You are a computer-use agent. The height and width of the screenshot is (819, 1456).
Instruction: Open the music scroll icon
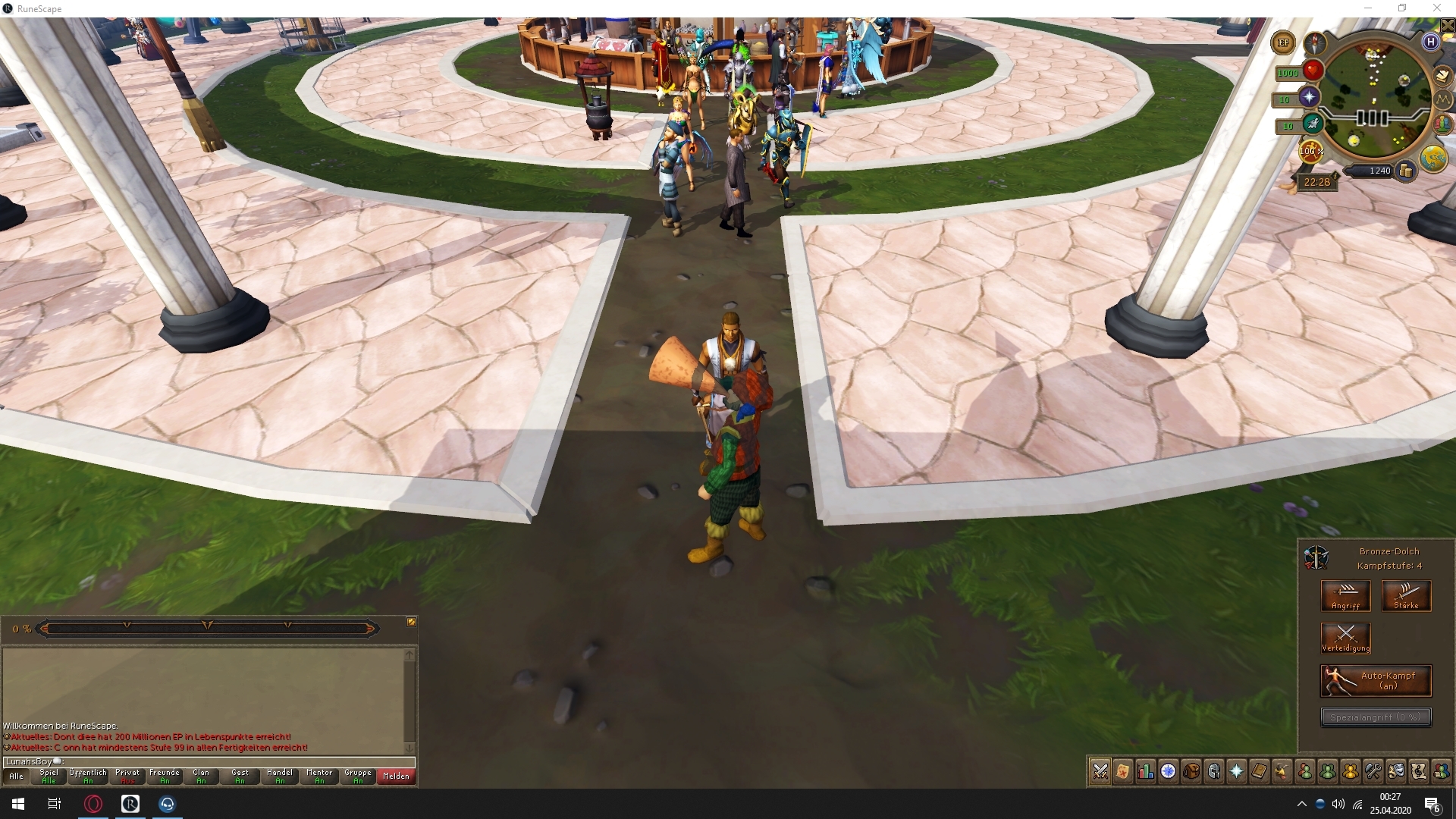pyautogui.click(x=1419, y=771)
